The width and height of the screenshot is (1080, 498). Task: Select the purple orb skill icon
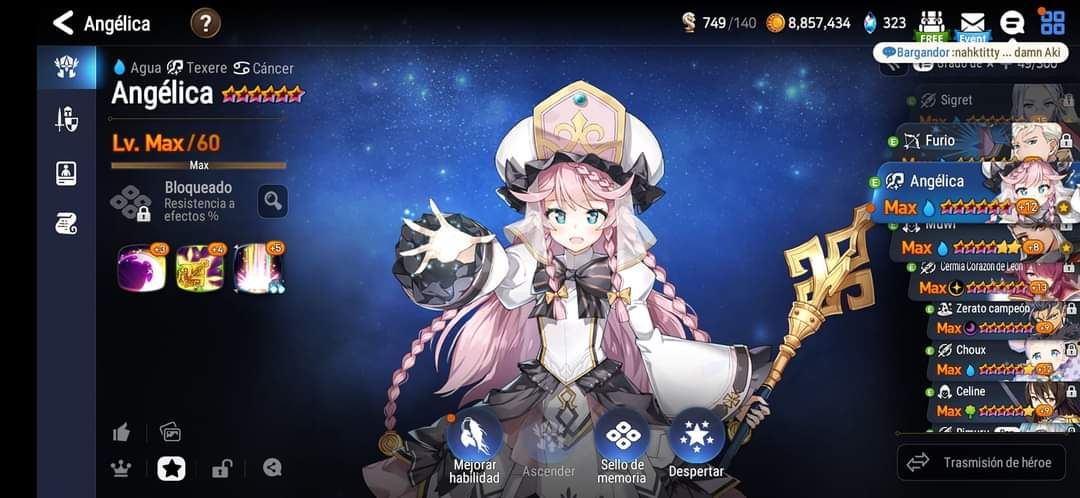coord(141,268)
